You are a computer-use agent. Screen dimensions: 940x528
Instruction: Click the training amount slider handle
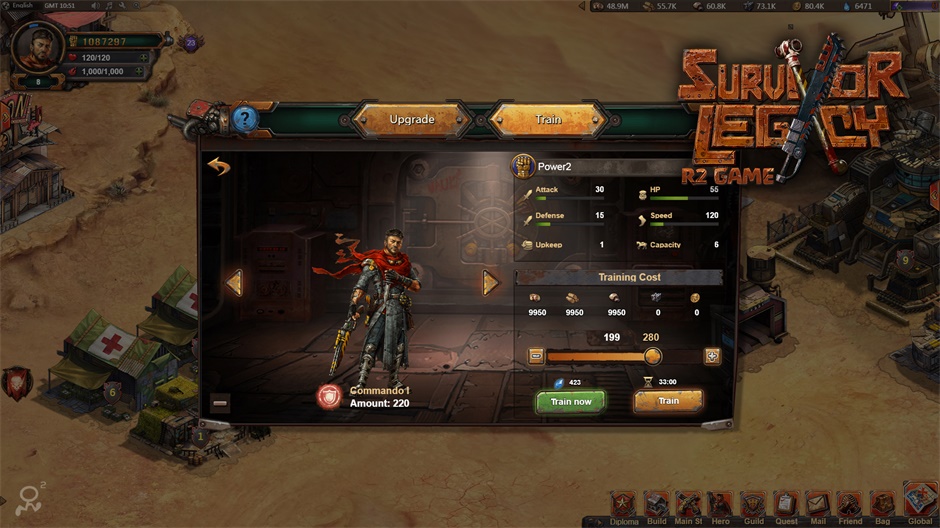point(652,356)
